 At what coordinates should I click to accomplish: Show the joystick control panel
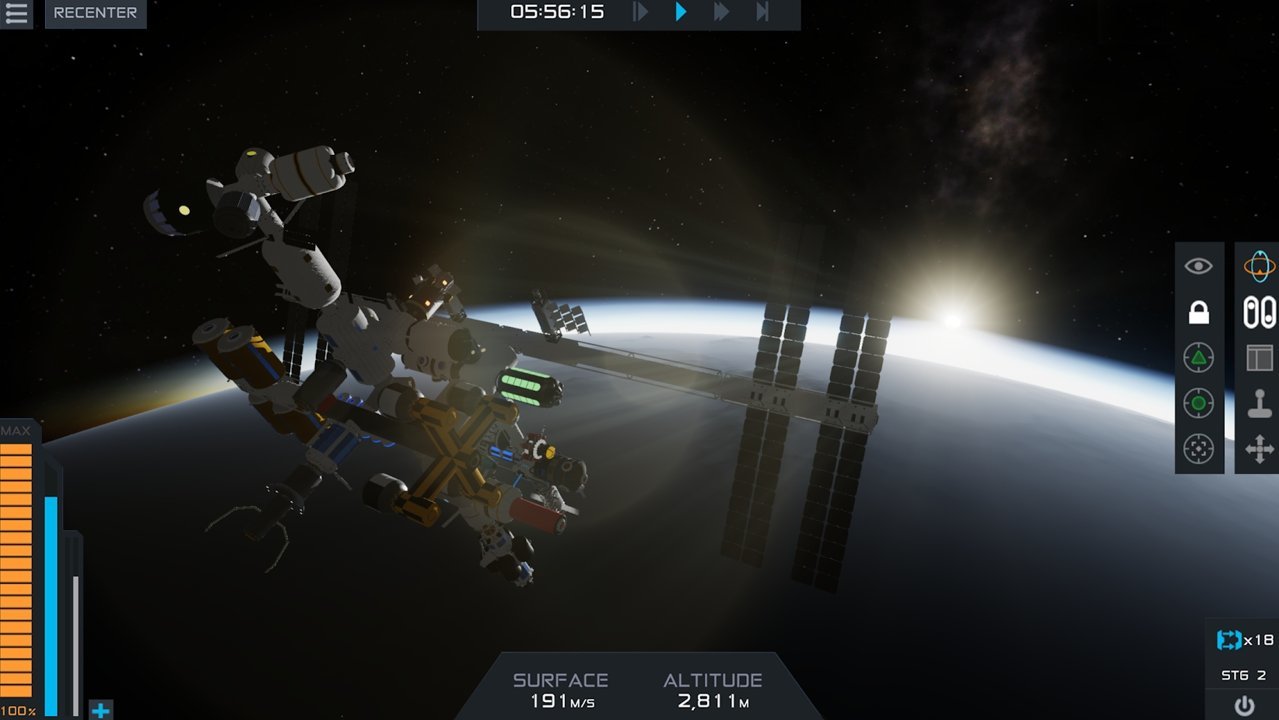[x=1259, y=403]
